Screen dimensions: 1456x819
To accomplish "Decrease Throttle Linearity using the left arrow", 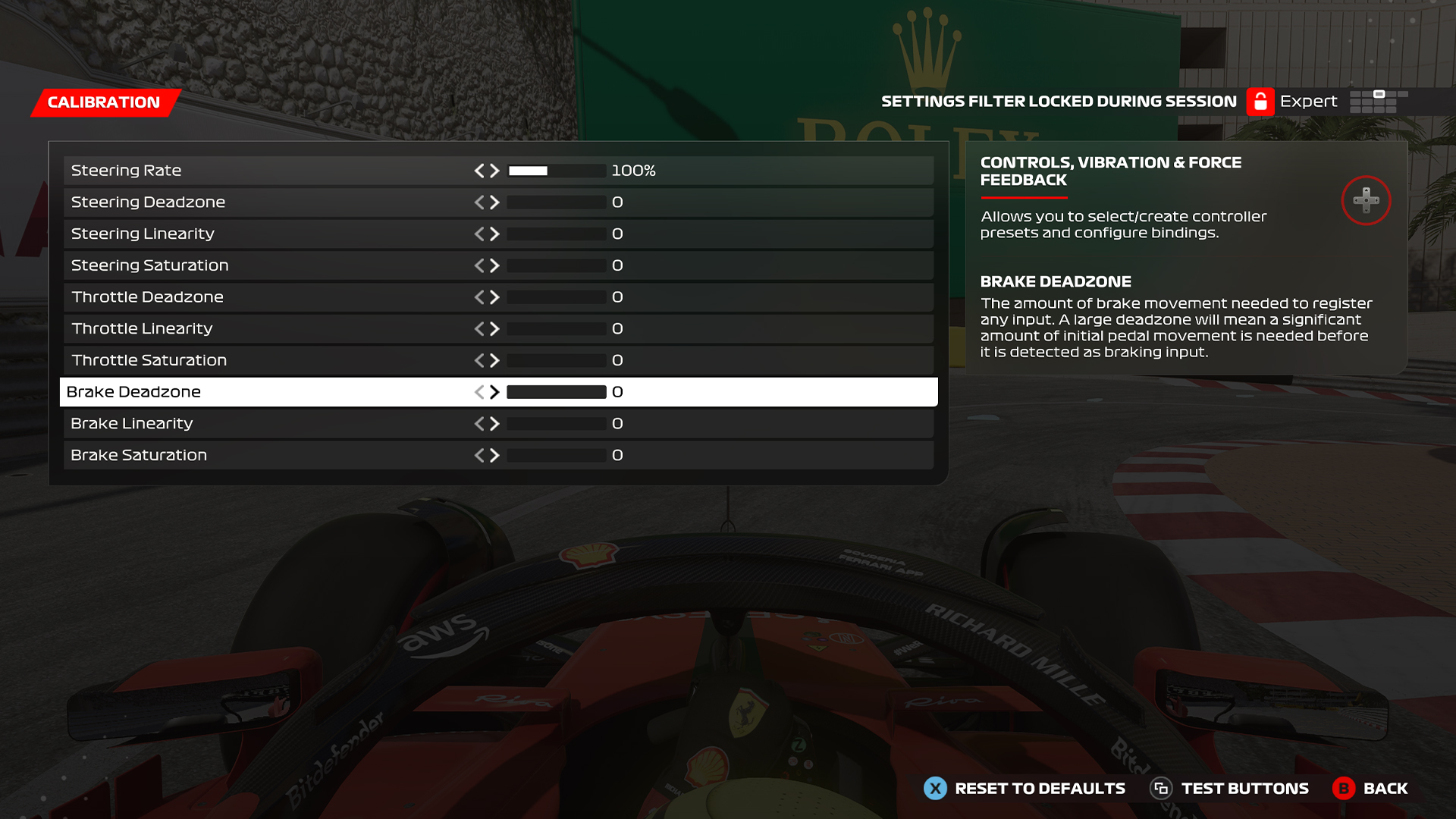I will click(482, 328).
